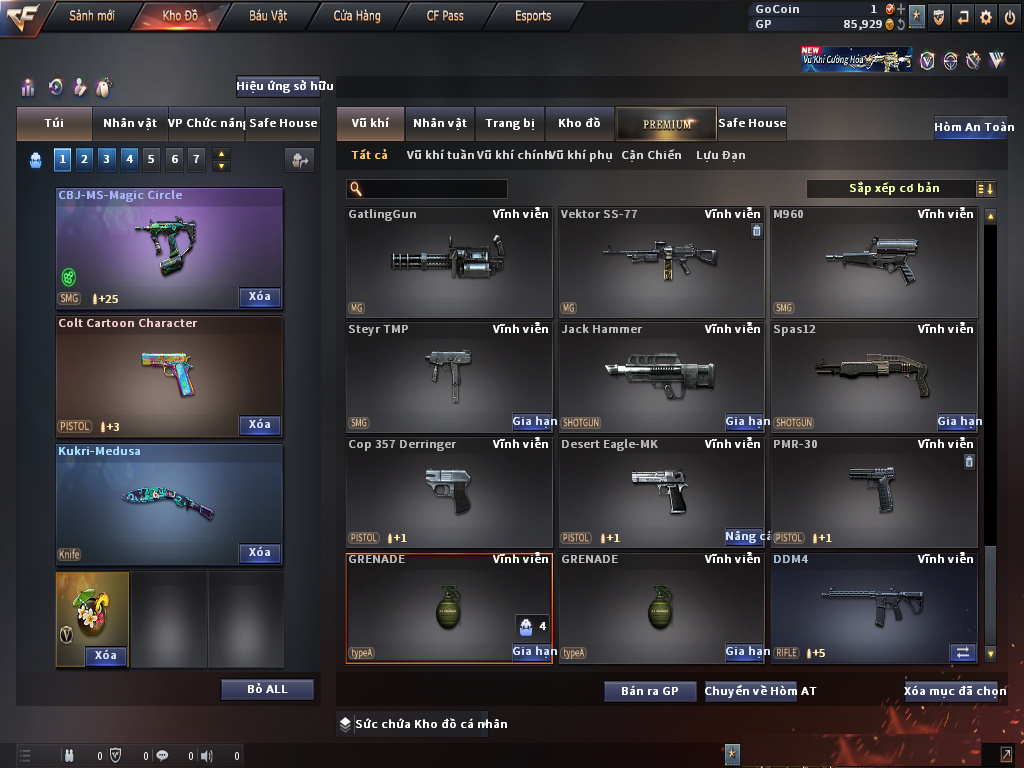Open the CF Pass menu
Screen dimensions: 1024x768
445,16
